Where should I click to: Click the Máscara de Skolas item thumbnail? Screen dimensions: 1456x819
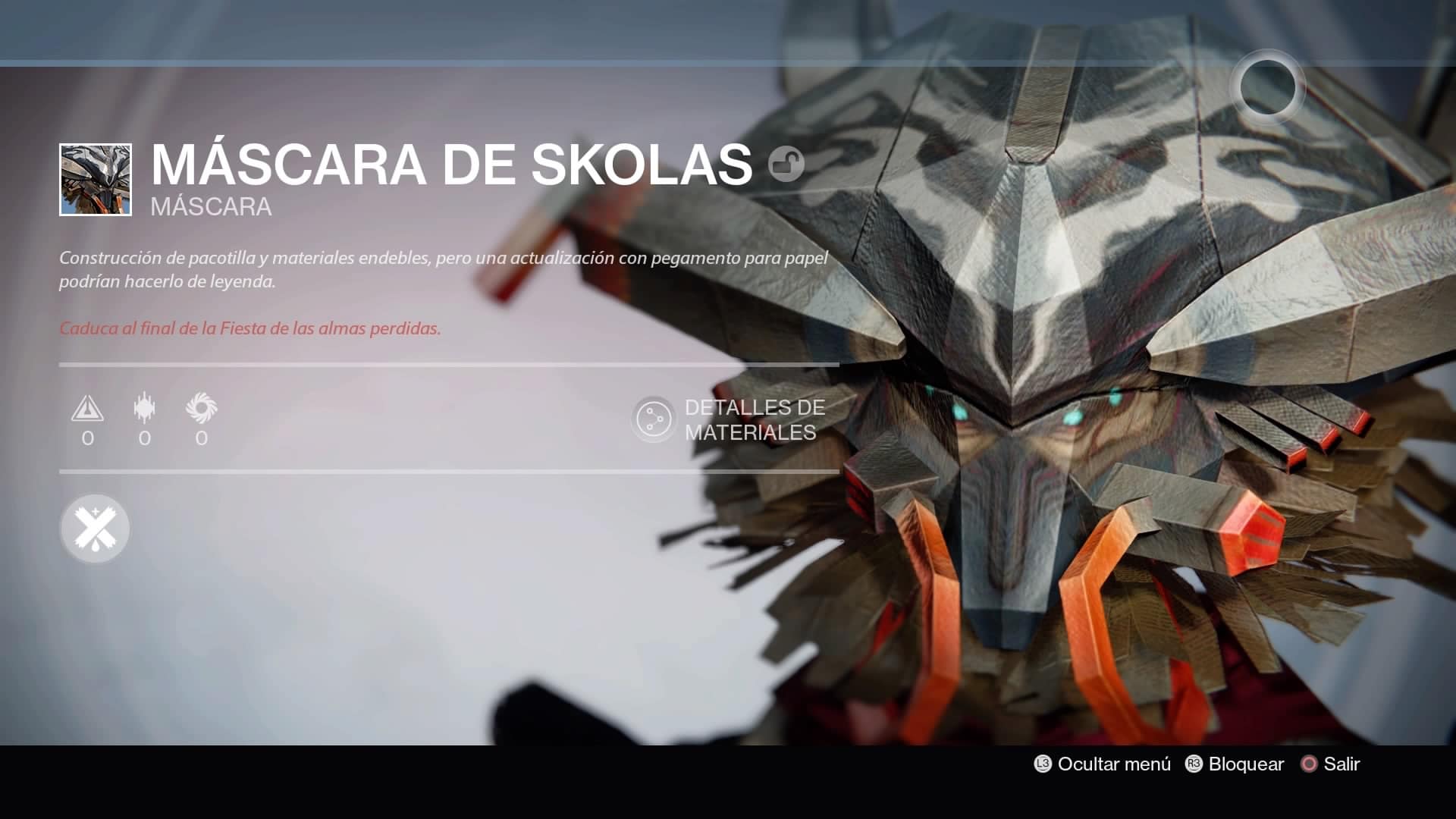(96, 180)
